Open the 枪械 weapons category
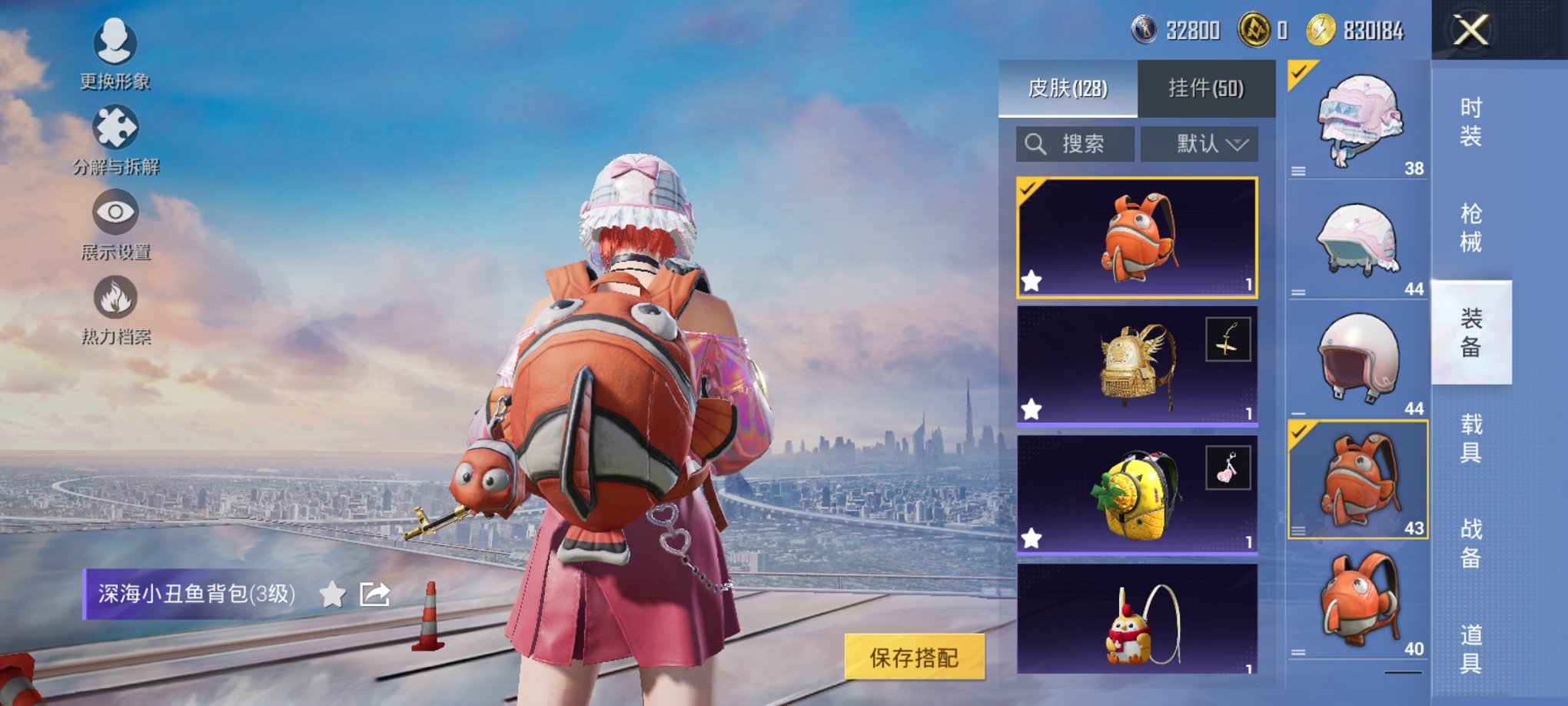This screenshot has height=706, width=1568. coord(1473,225)
